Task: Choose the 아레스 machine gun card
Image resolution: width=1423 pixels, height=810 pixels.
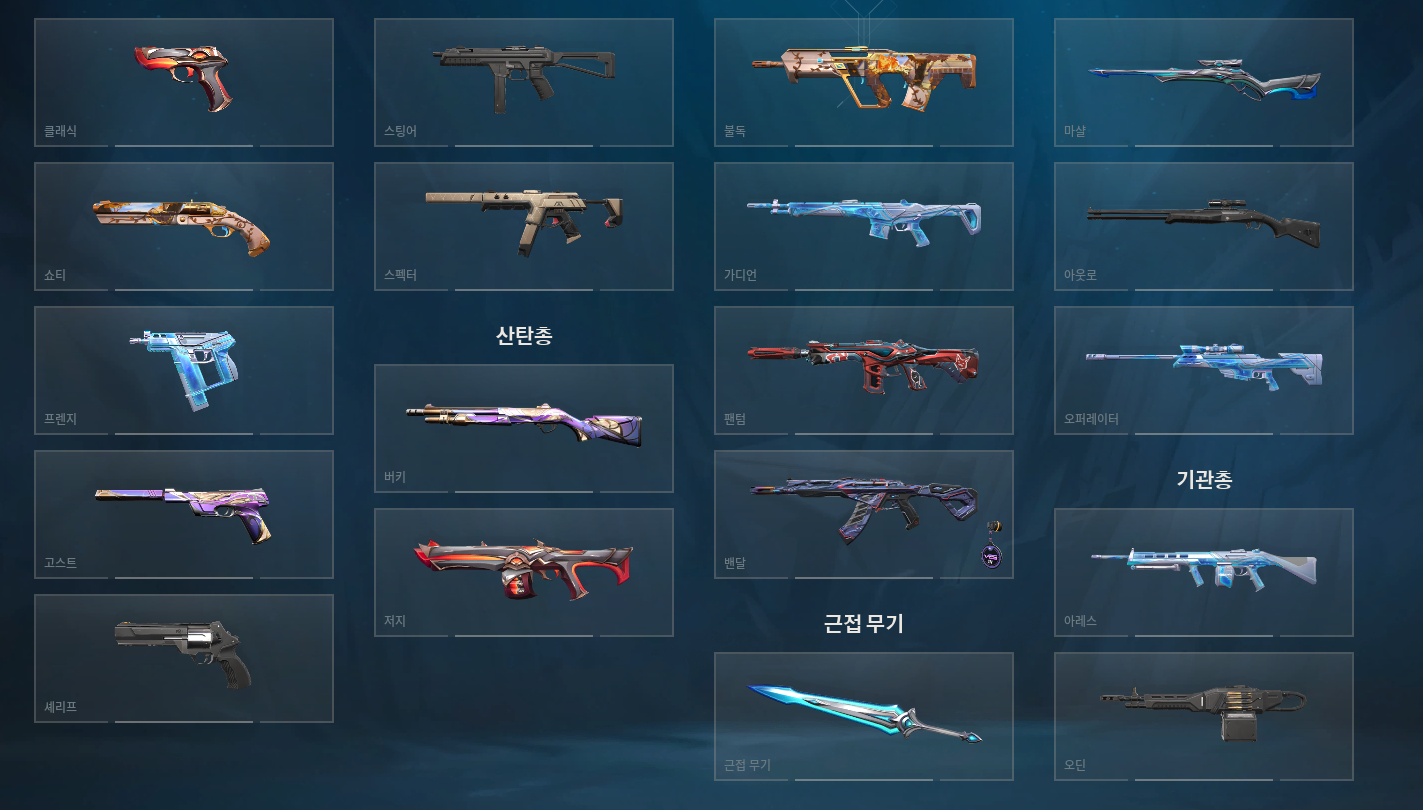Action: [1204, 572]
